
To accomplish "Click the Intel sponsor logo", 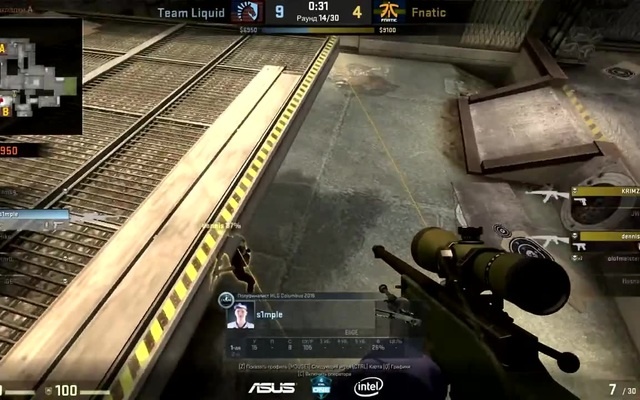I will click(368, 386).
